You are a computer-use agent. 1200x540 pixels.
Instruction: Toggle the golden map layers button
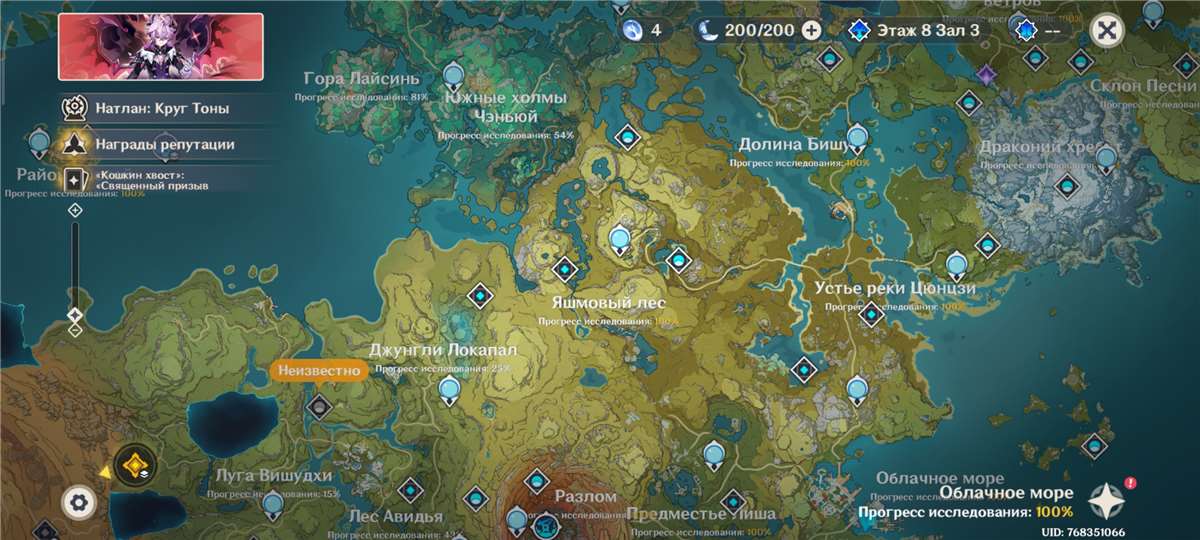point(132,465)
